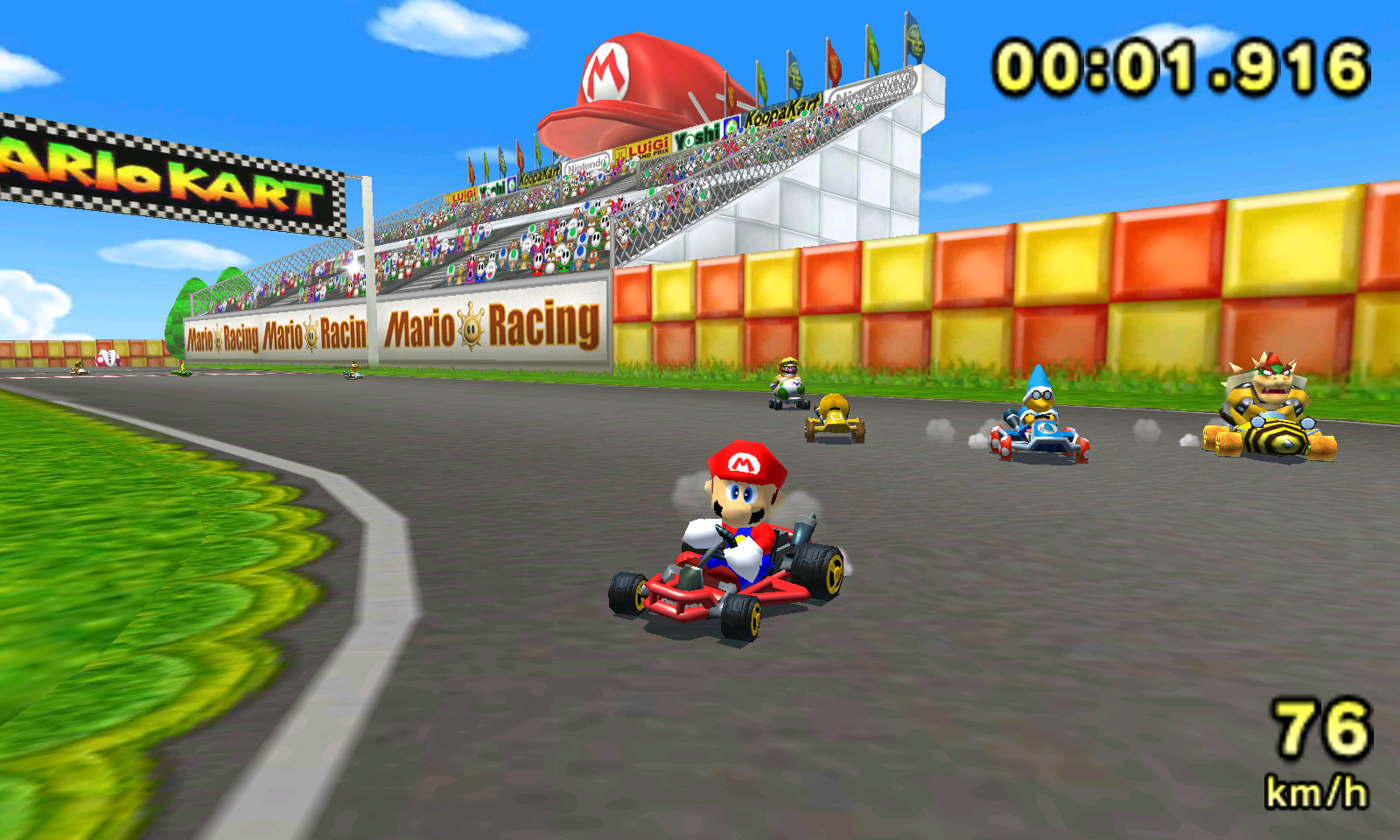
Task: Click the KoopaKart banner on the stands
Action: pyautogui.click(x=782, y=108)
